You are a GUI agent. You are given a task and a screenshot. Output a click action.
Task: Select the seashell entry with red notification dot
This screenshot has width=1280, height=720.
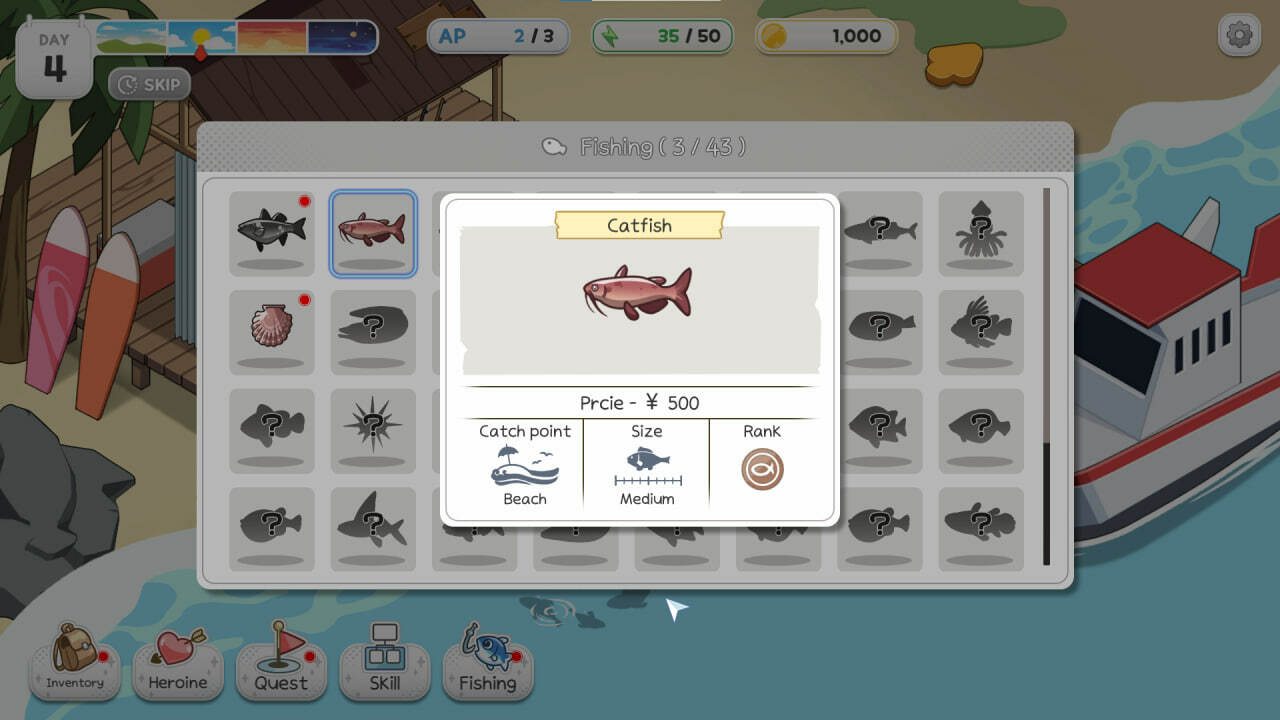click(x=272, y=332)
